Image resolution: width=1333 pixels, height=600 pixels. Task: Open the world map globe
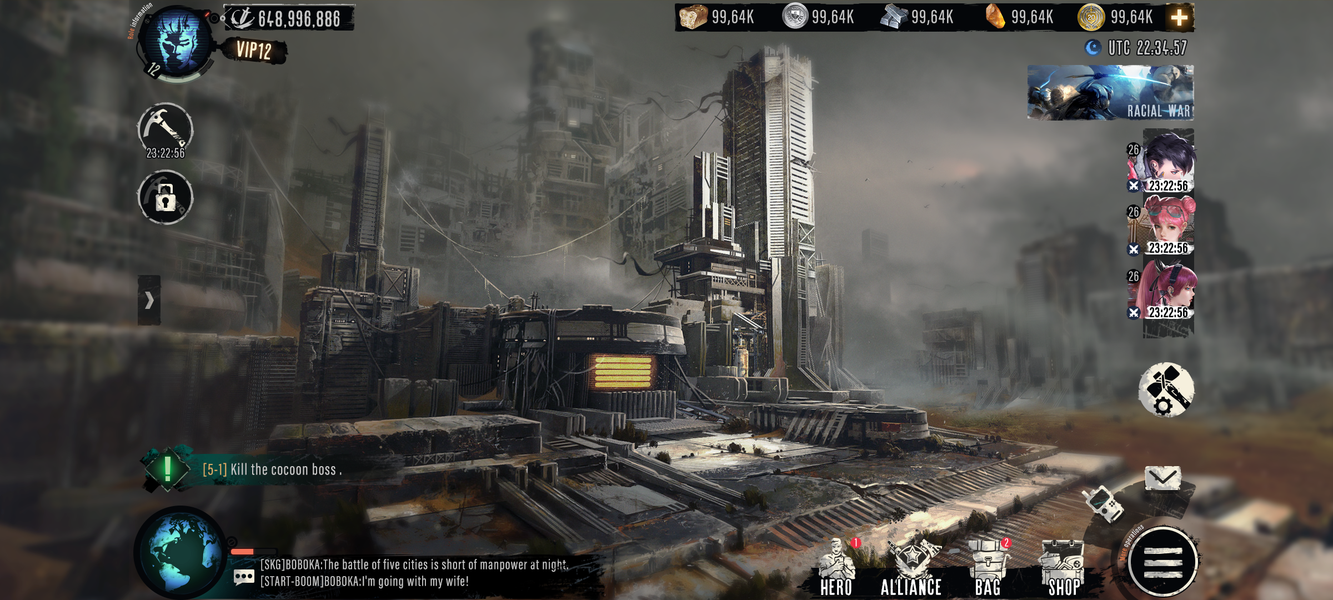coord(181,552)
